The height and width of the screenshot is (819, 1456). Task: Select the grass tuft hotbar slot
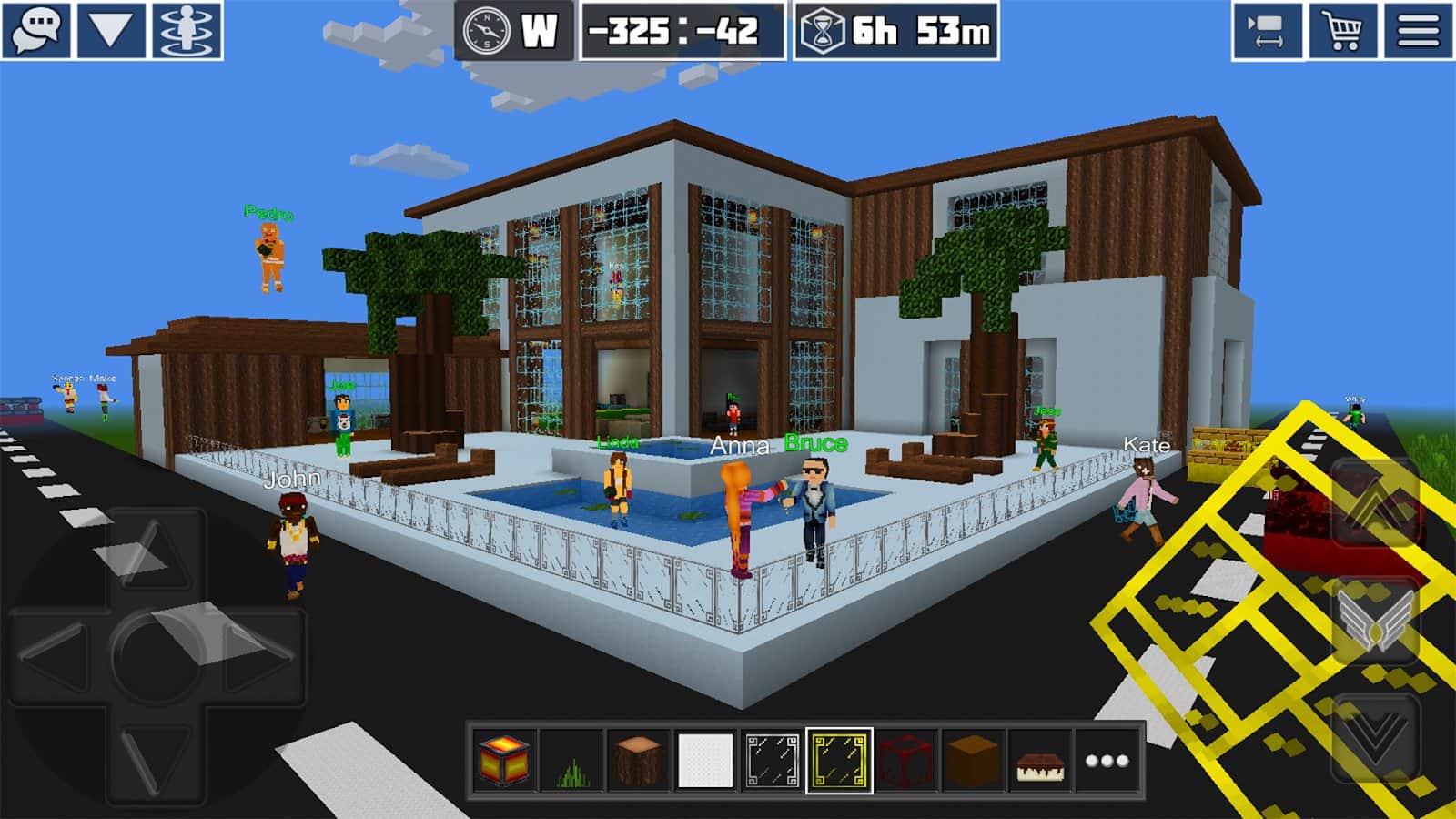(x=571, y=761)
